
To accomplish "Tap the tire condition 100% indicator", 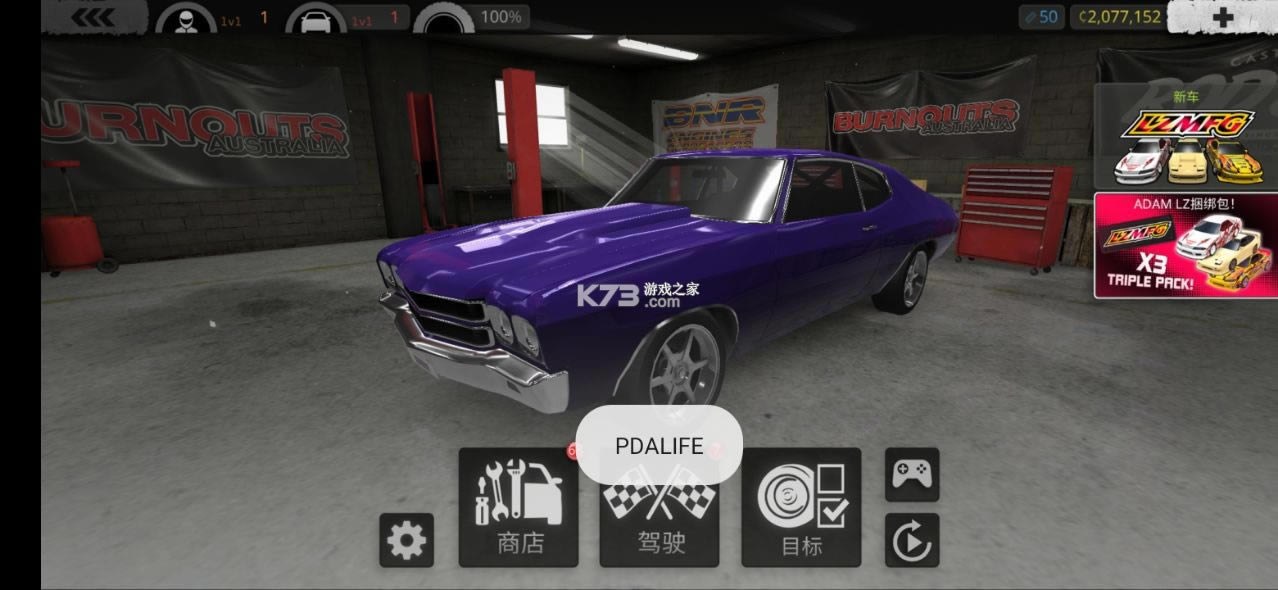I will [x=472, y=18].
